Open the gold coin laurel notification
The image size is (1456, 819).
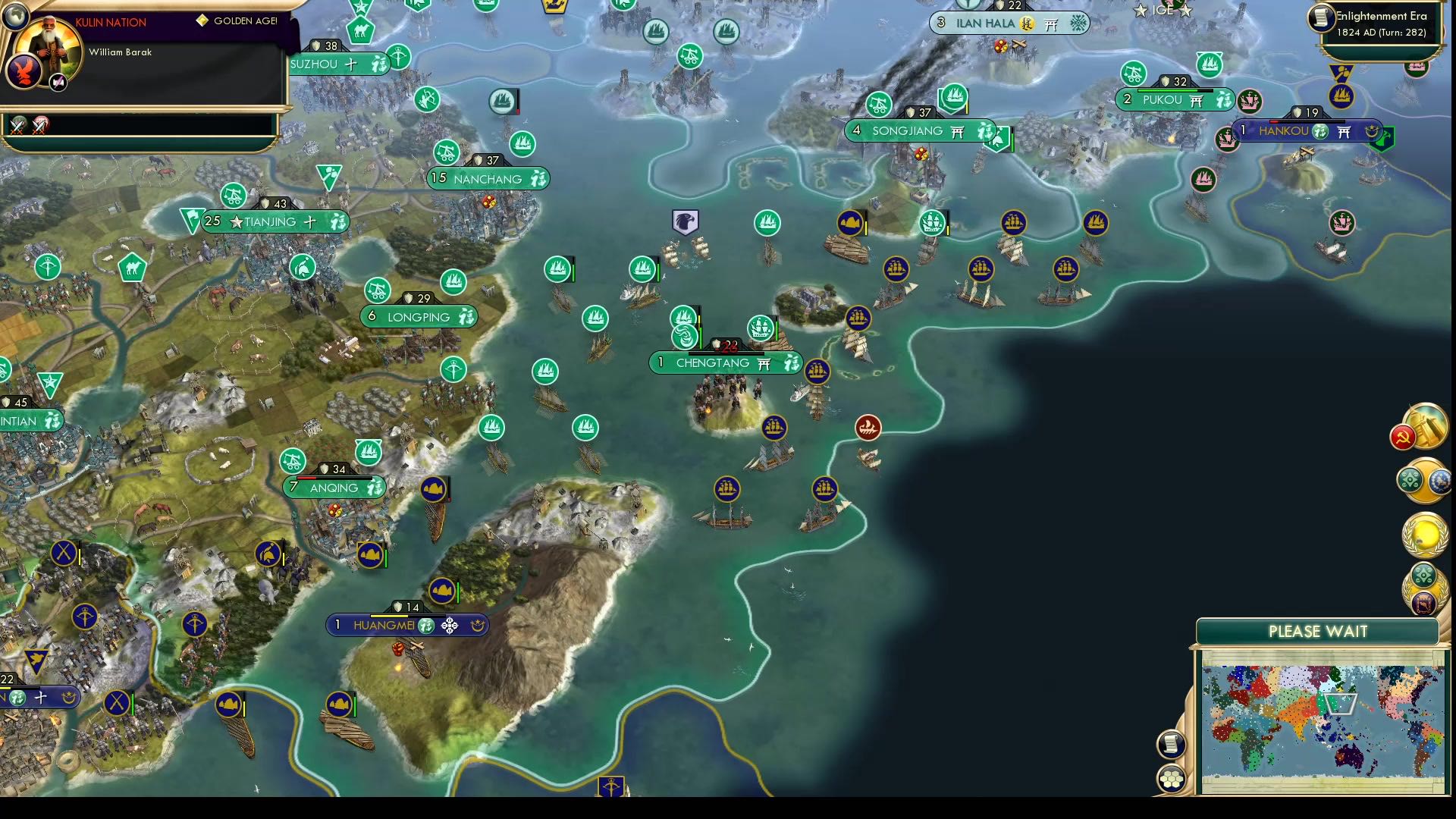coord(1425,533)
